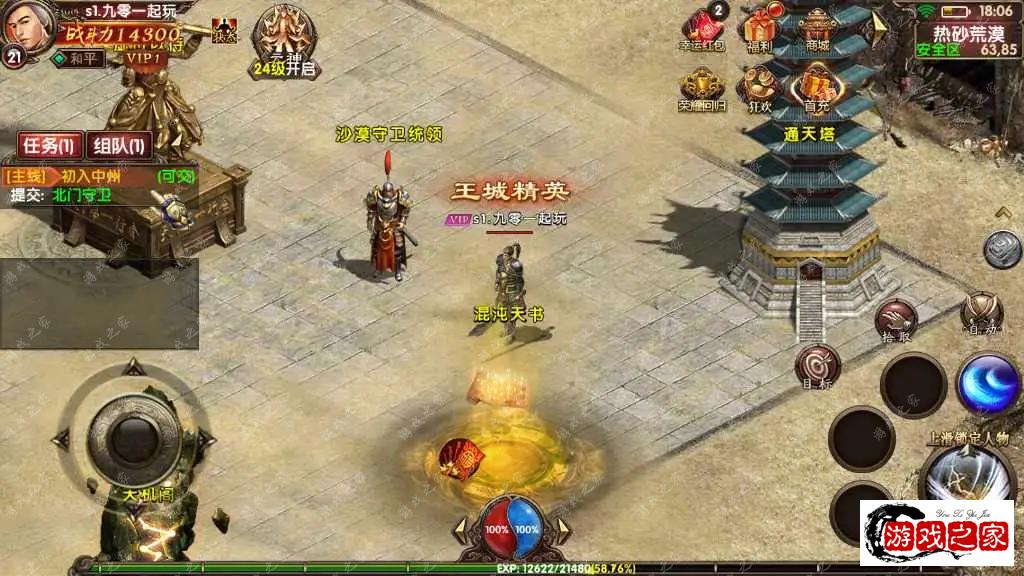Open the 首充 first recharge offer
Image resolution: width=1024 pixels, height=576 pixels.
[x=817, y=89]
